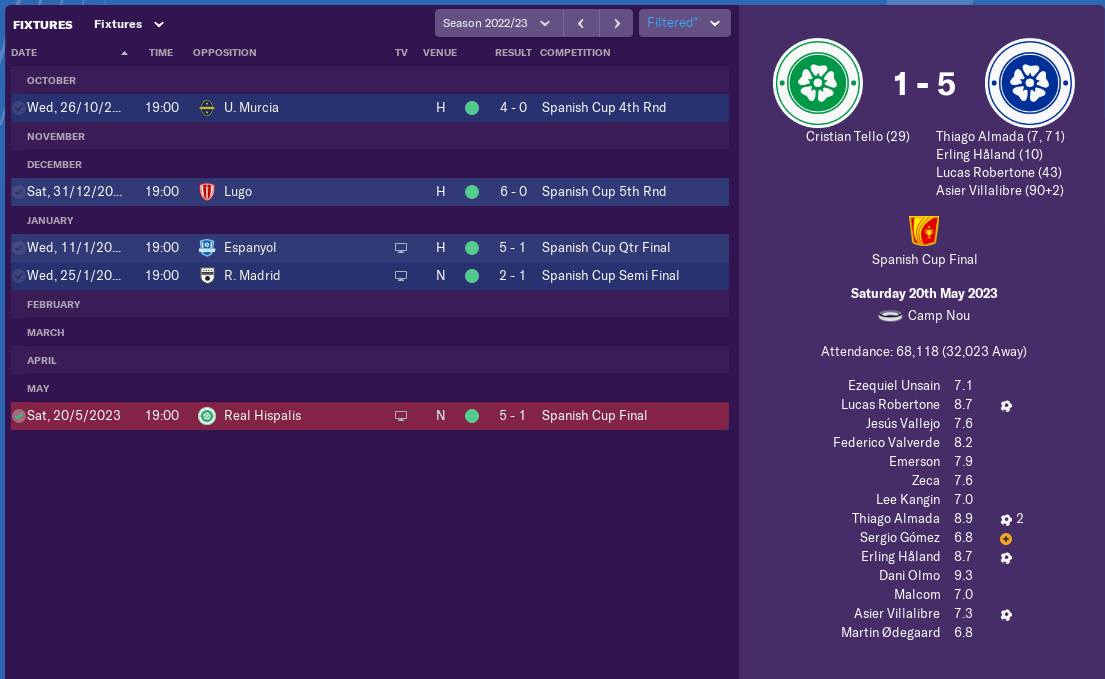
Task: Go to the previous season arrow
Action: pyautogui.click(x=580, y=23)
